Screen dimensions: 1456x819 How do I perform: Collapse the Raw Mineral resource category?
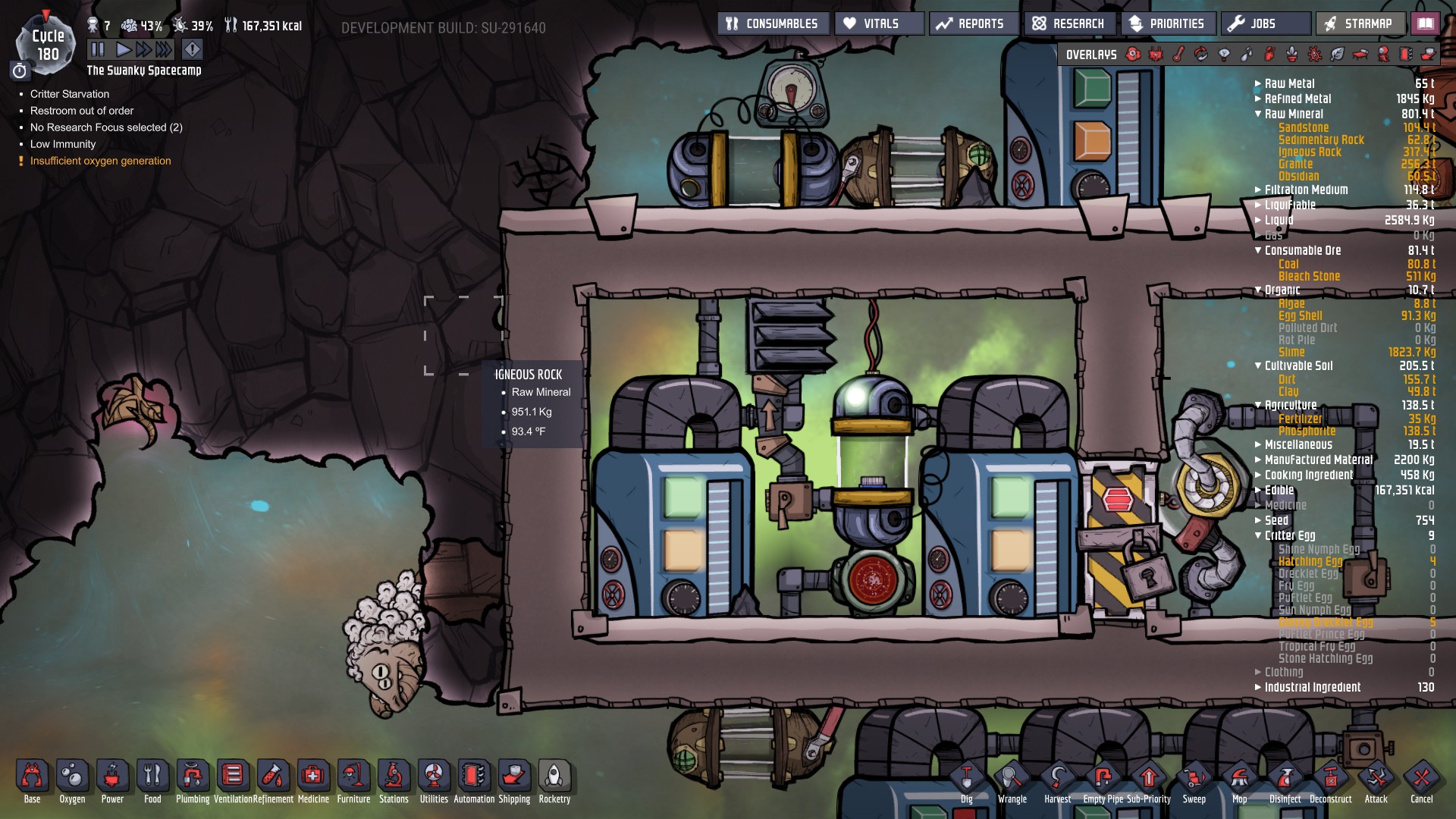[x=1257, y=114]
